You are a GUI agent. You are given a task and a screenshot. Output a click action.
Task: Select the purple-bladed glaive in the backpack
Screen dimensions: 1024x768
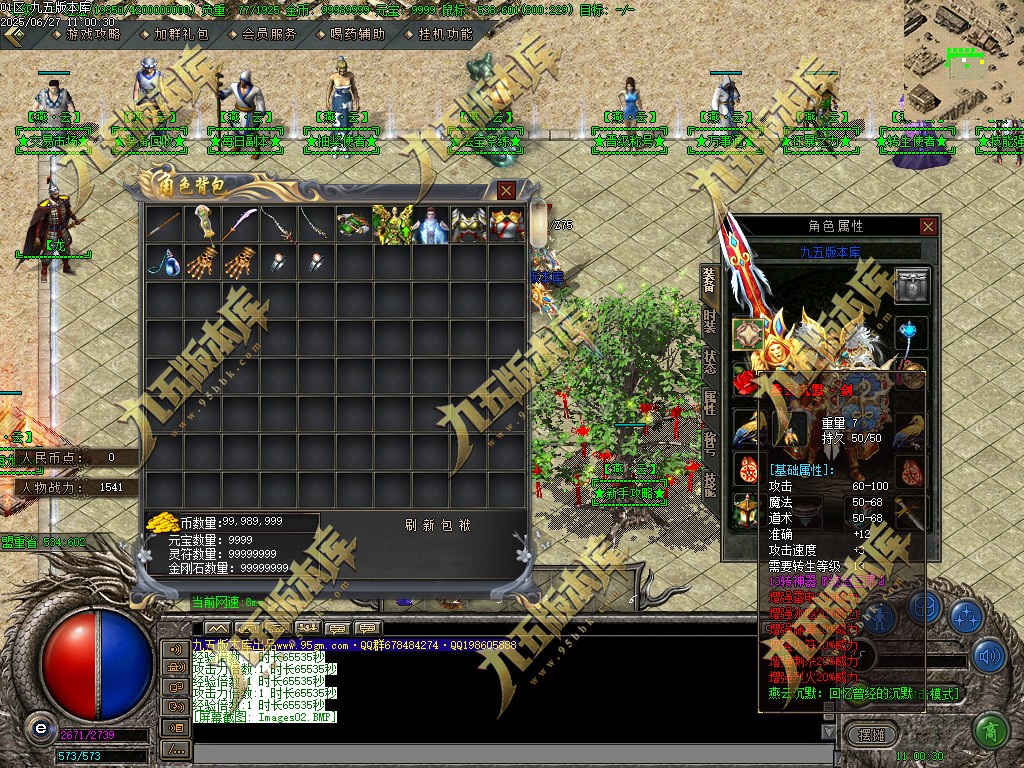[240, 224]
